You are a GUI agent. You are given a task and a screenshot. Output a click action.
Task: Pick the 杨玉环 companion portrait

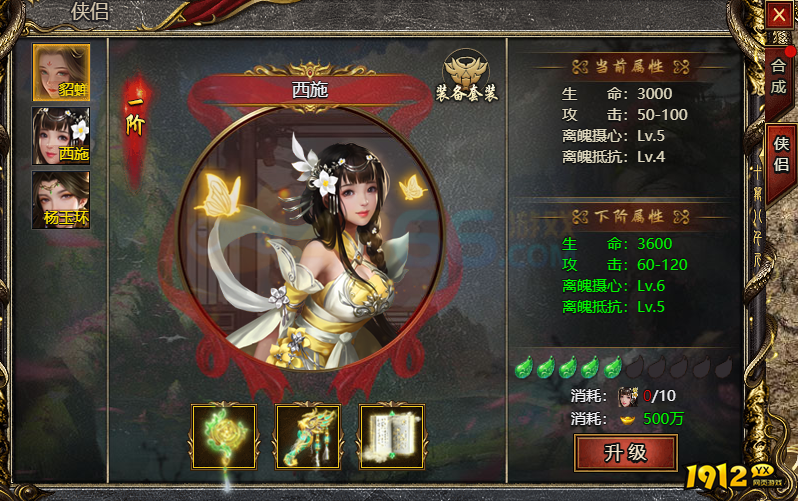click(x=61, y=199)
